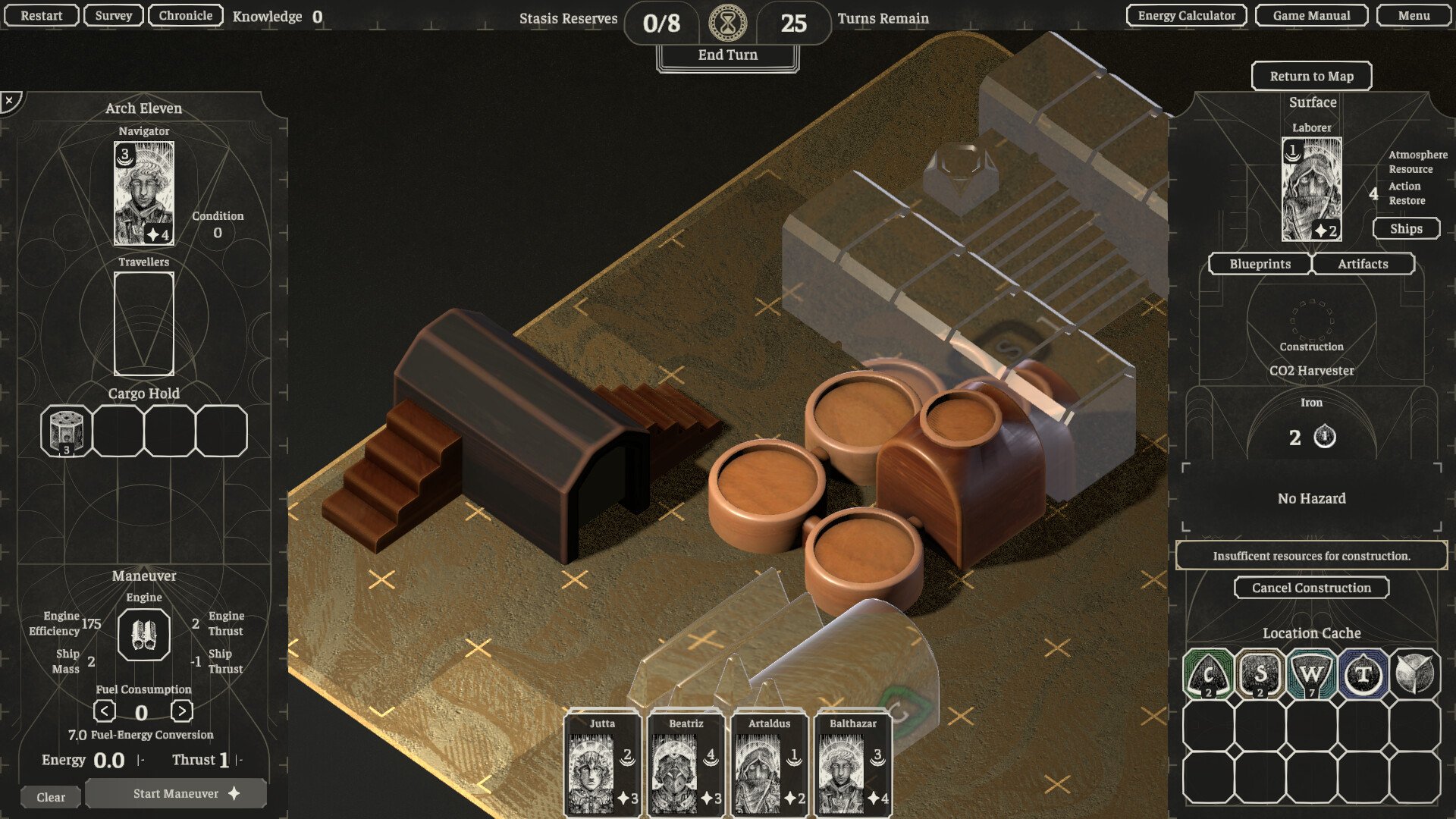This screenshot has height=819, width=1456.
Task: Switch to the Blueprints tab
Action: (x=1260, y=264)
